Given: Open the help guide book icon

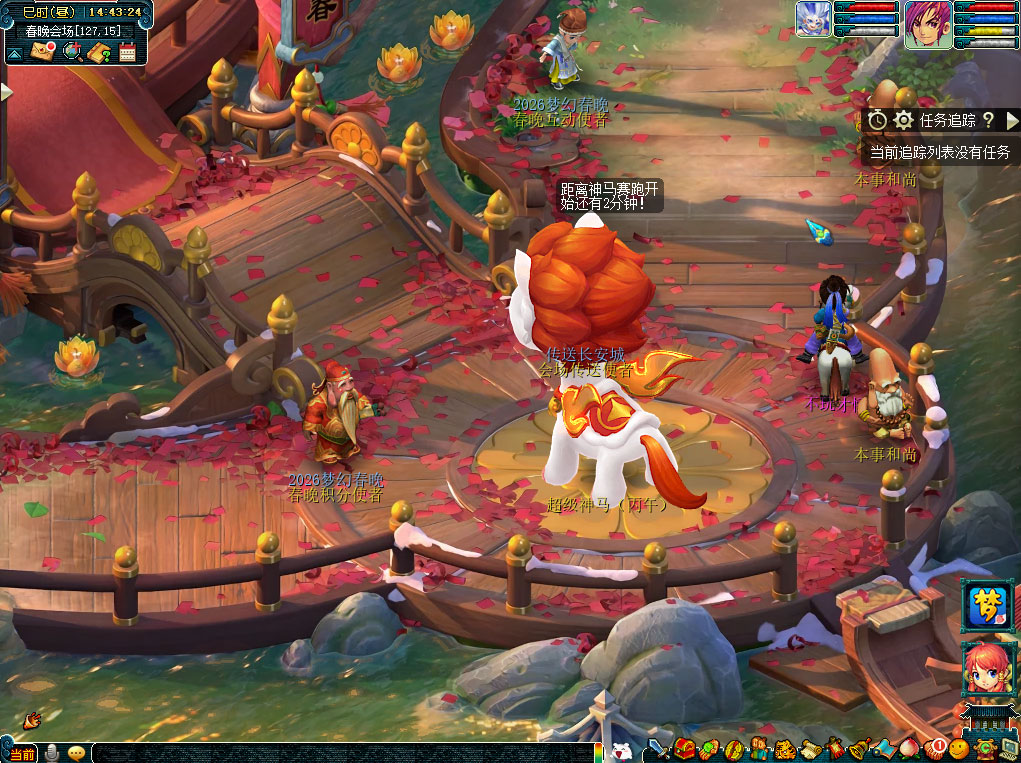Looking at the screenshot, I should 98,52.
